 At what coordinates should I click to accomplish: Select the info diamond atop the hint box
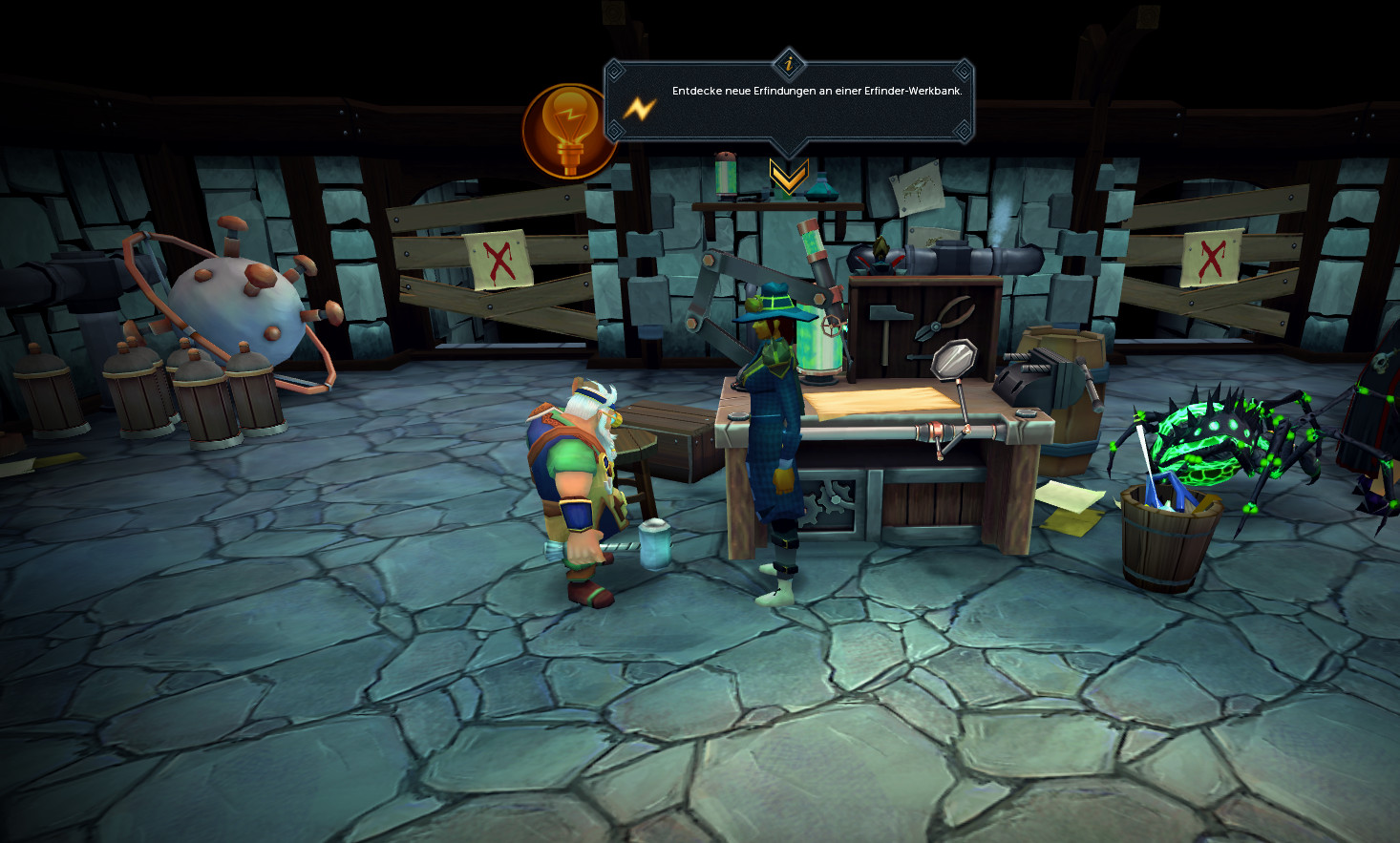click(789, 65)
